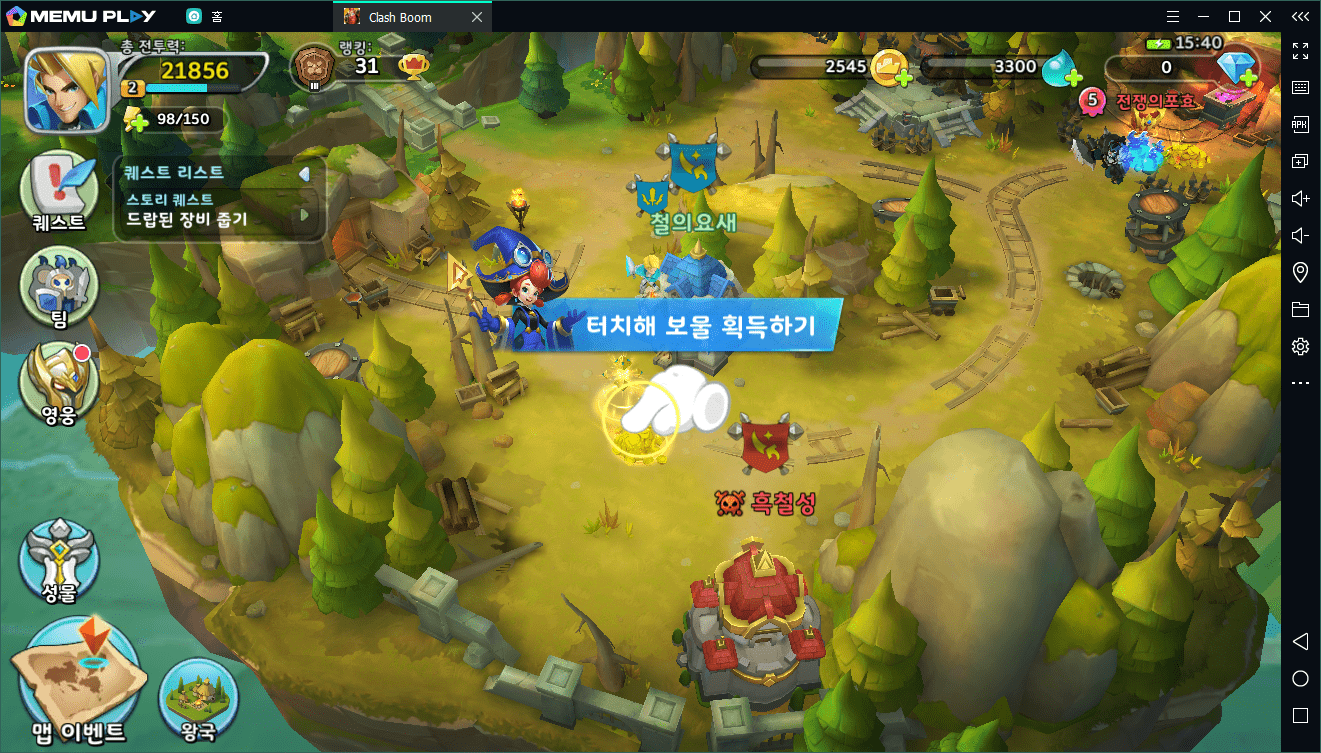1321x753 pixels.
Task: Open the MEmu more options ellipsis
Action: click(1300, 382)
